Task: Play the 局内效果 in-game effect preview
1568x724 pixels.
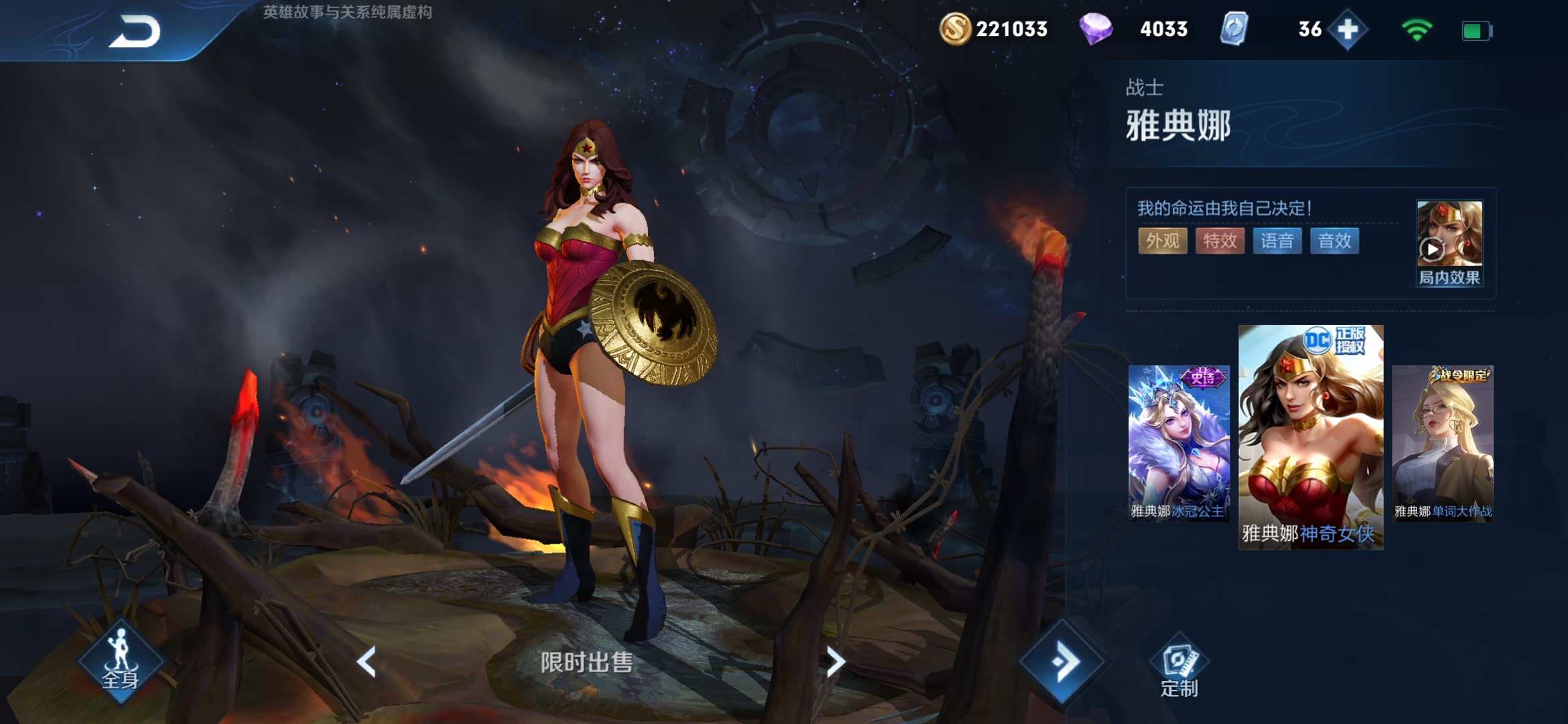Action: 1449,243
